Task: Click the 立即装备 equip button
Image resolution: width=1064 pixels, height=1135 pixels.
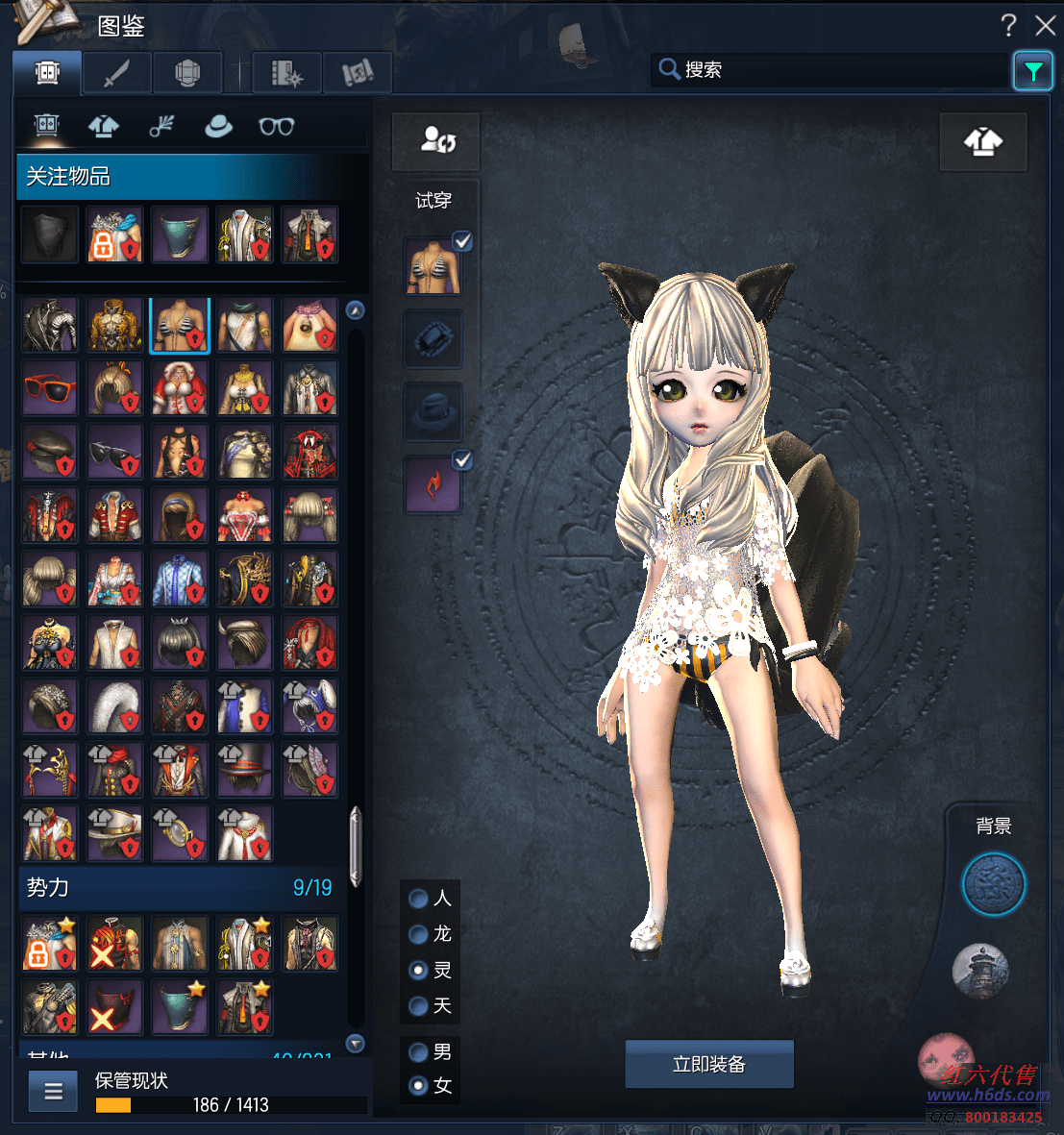Action: pos(709,1064)
